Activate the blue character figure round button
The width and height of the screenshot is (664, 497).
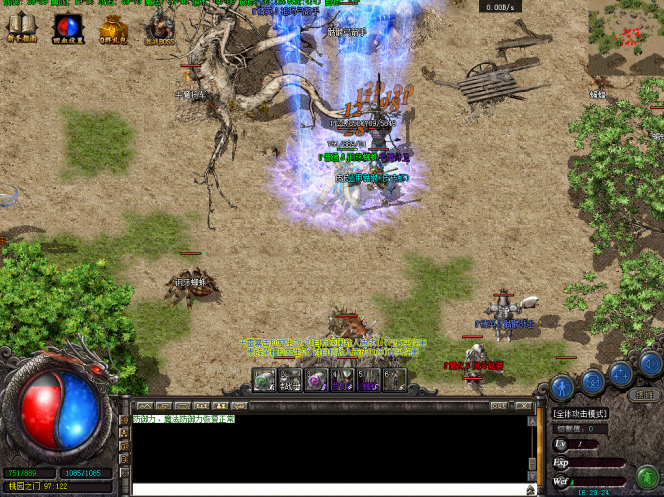click(x=563, y=383)
